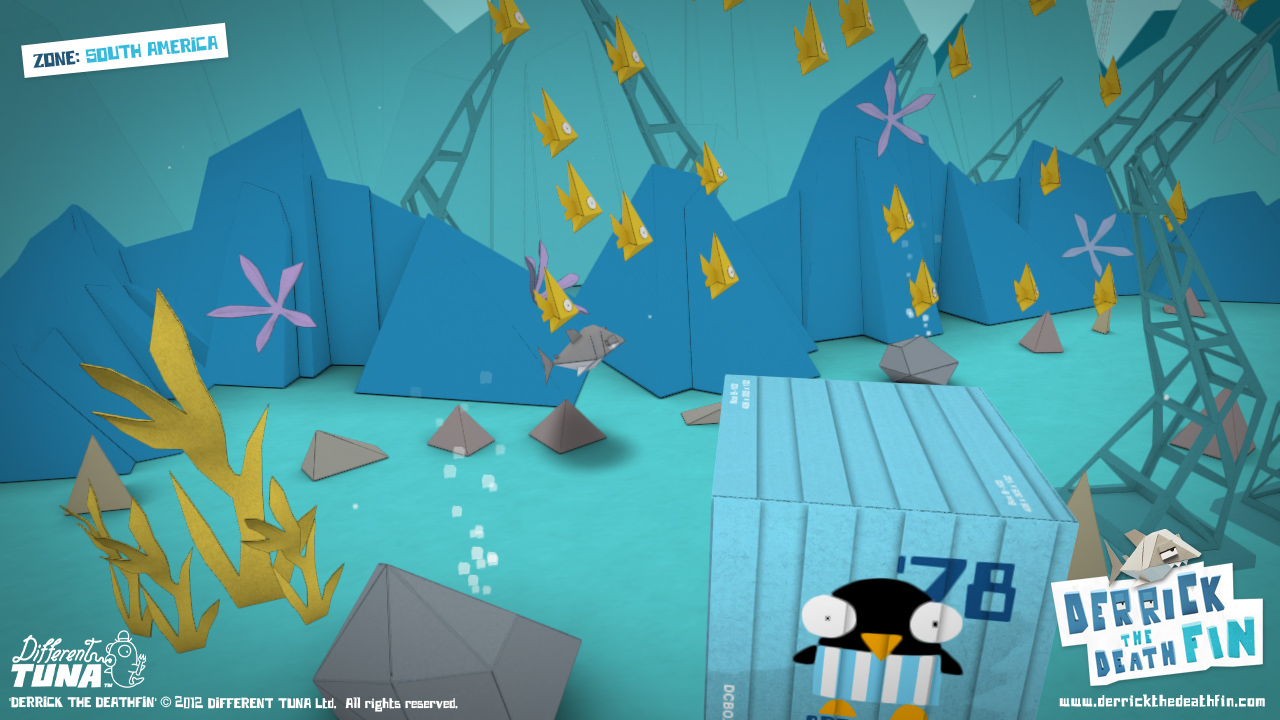Click the bubble trail above the seabed
Screen dimensions: 1280x720
click(x=470, y=510)
